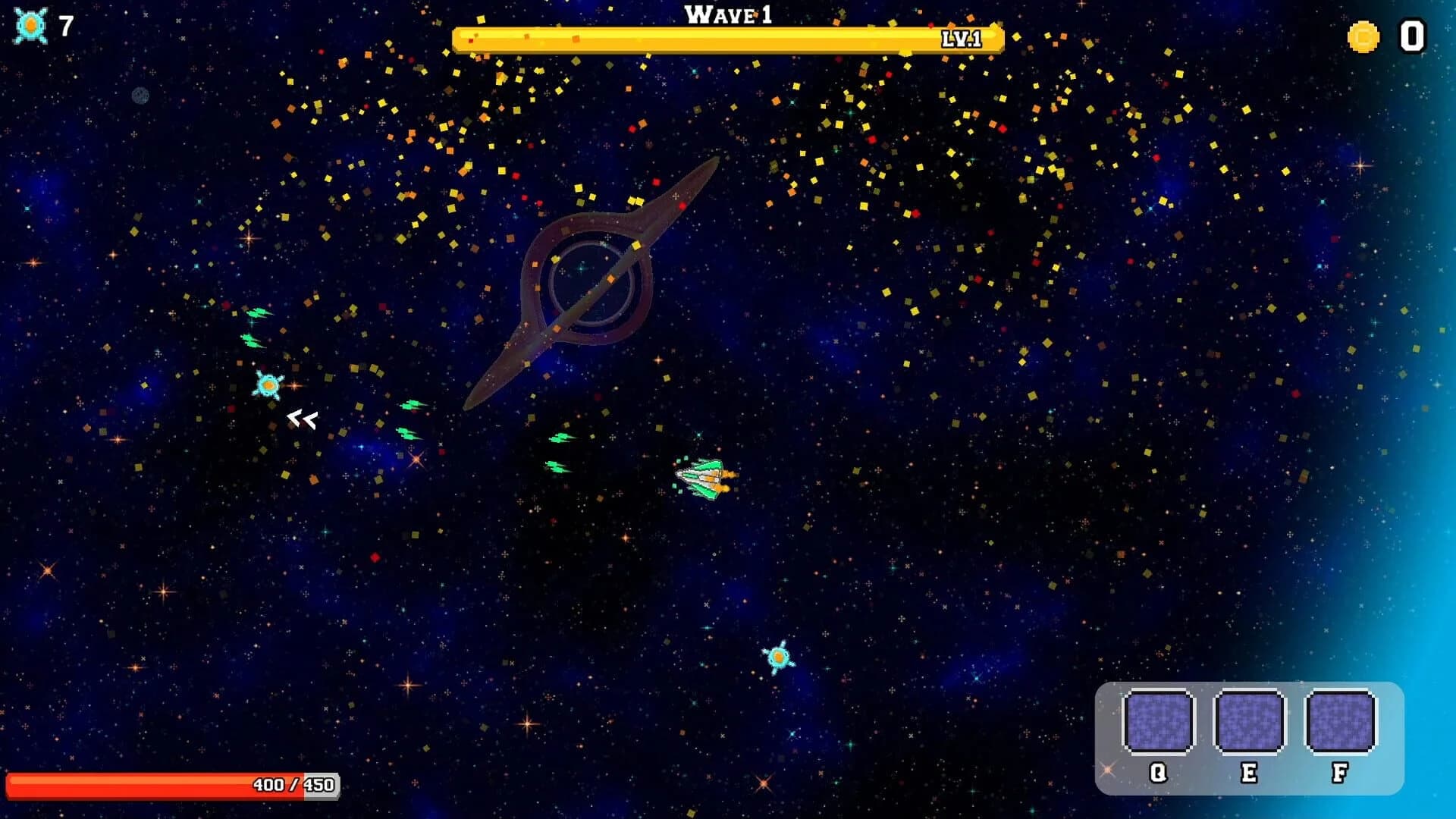The image size is (1456, 819).
Task: Click the enemy count number 7
Action: [x=64, y=25]
